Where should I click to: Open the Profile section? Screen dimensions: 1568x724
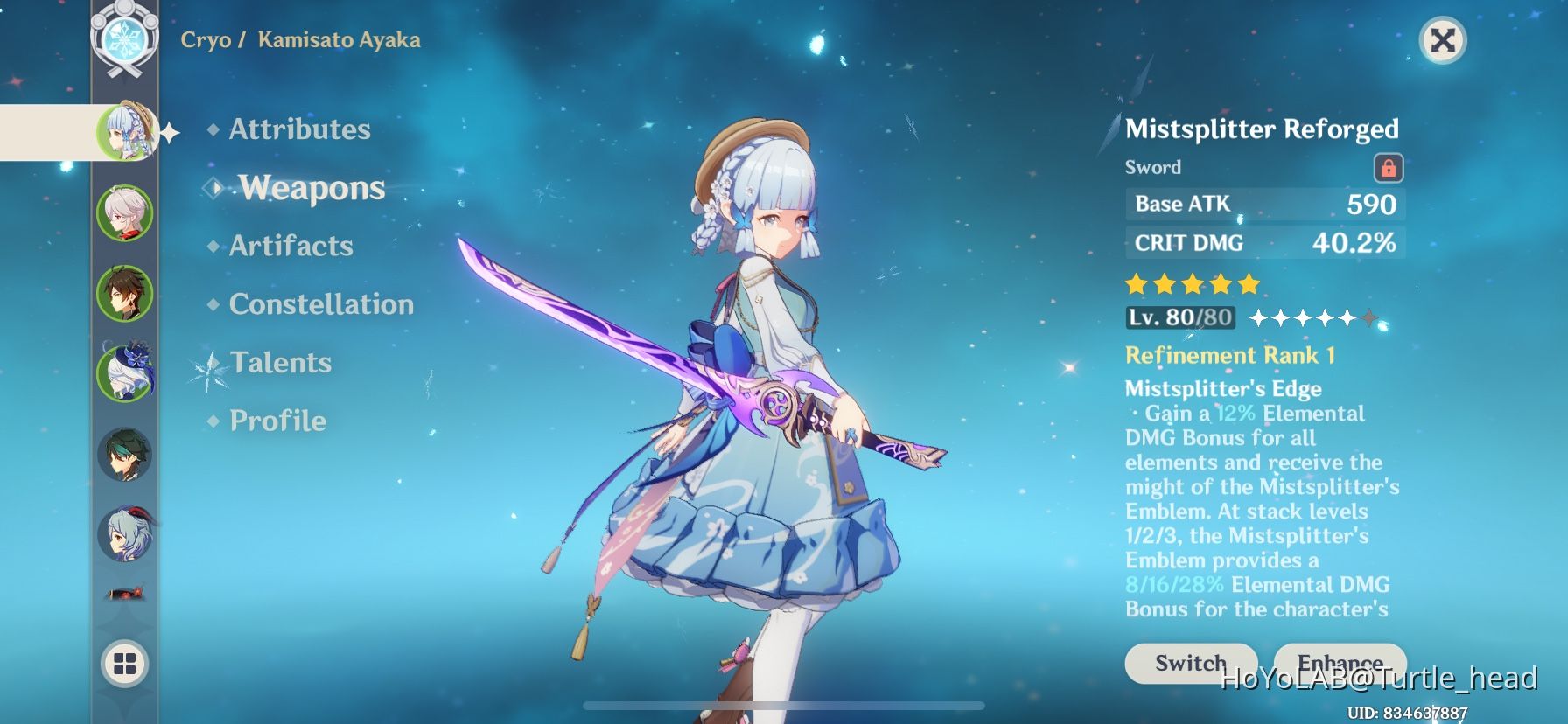(276, 421)
